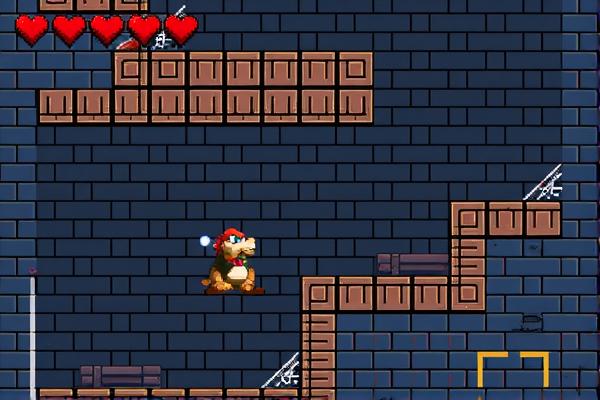Select the yellow-bracketed empty item slot
600x400 pixels.
pos(513,375)
